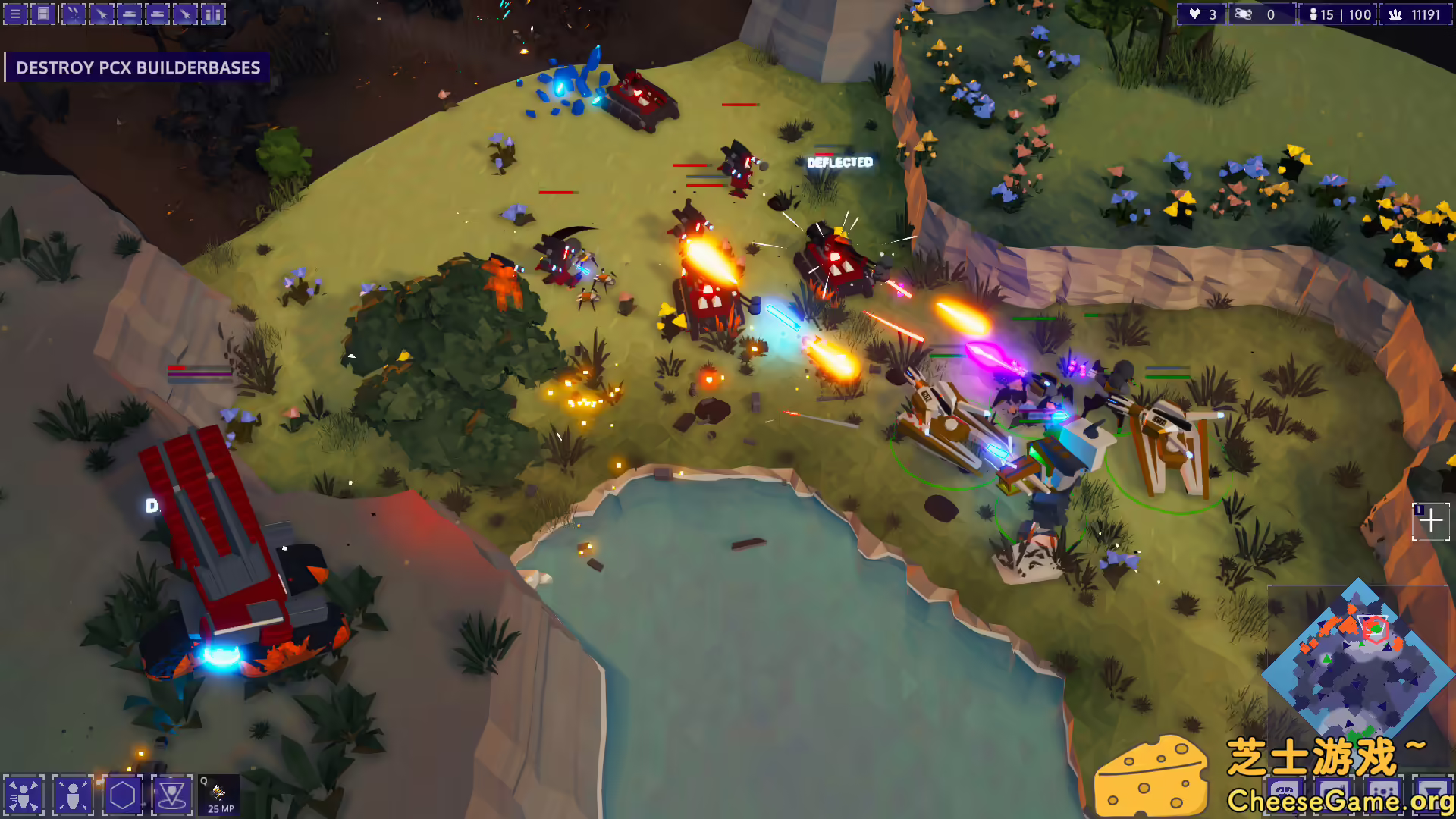Click the stacked panels icon in top toolbar
The height and width of the screenshot is (819, 1456).
pos(43,14)
